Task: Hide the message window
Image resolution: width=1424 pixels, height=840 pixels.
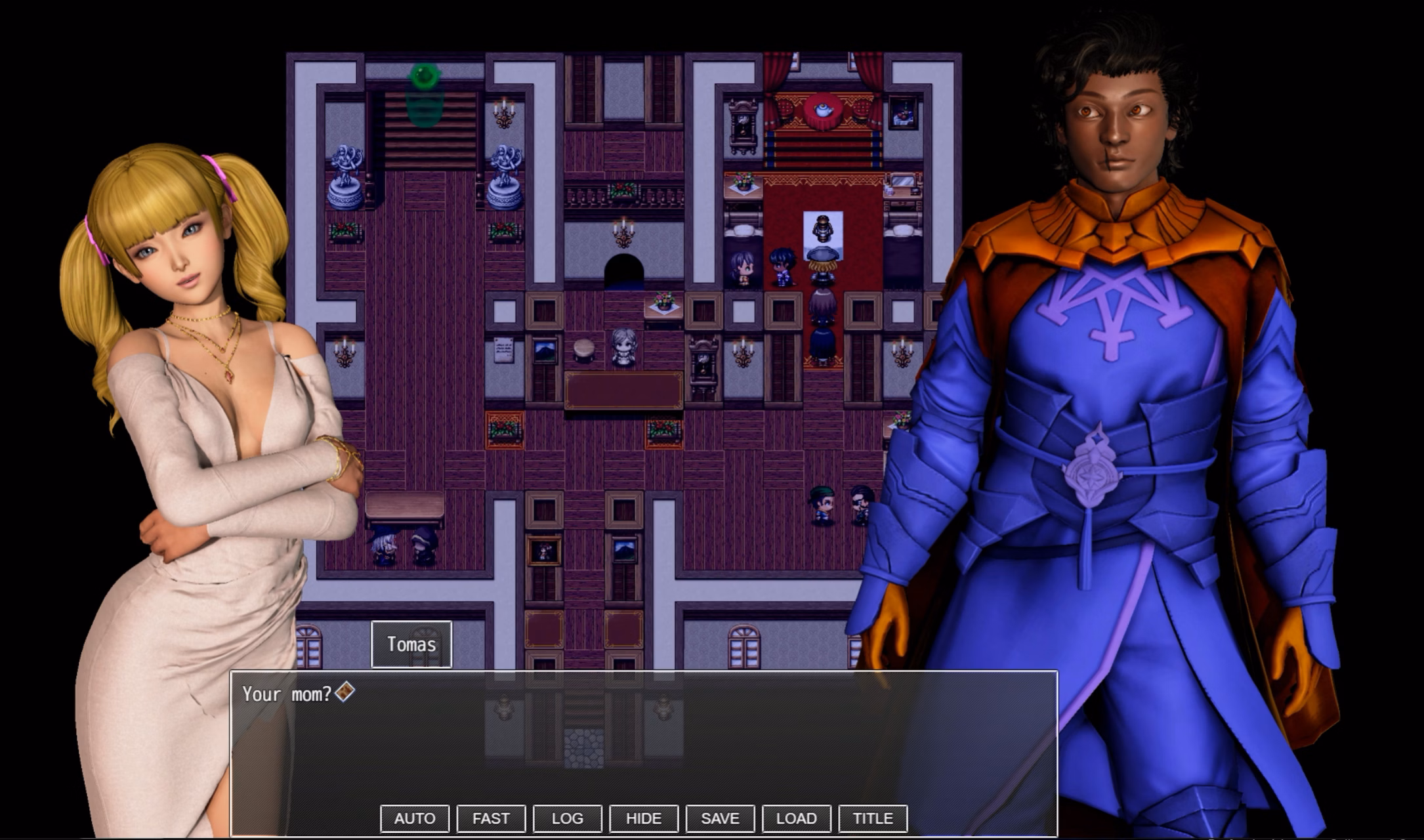Action: (644, 818)
